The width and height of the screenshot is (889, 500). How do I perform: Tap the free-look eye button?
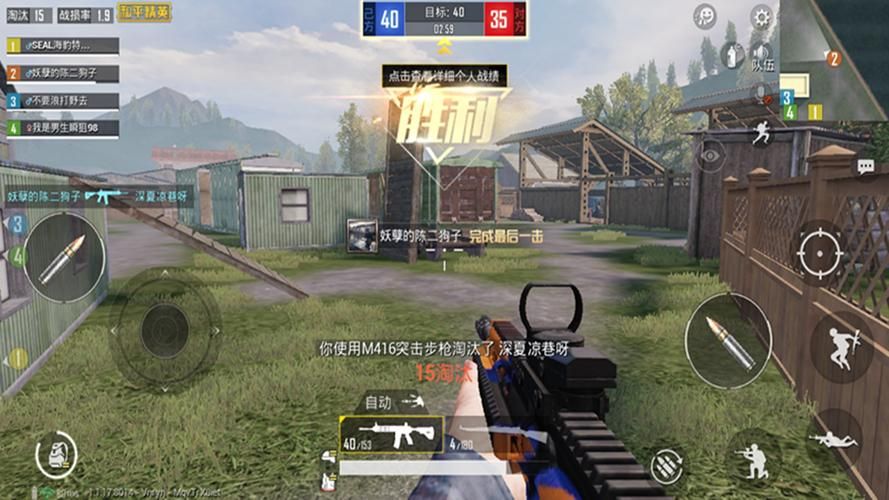pyautogui.click(x=711, y=155)
